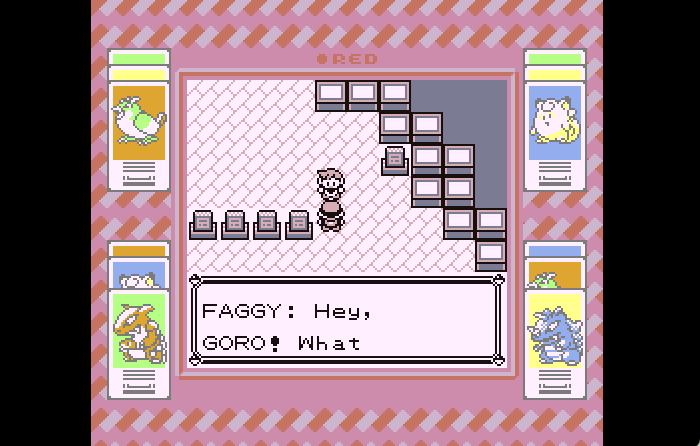
Task: Select the Kangaskhan card
Action: coord(139,330)
